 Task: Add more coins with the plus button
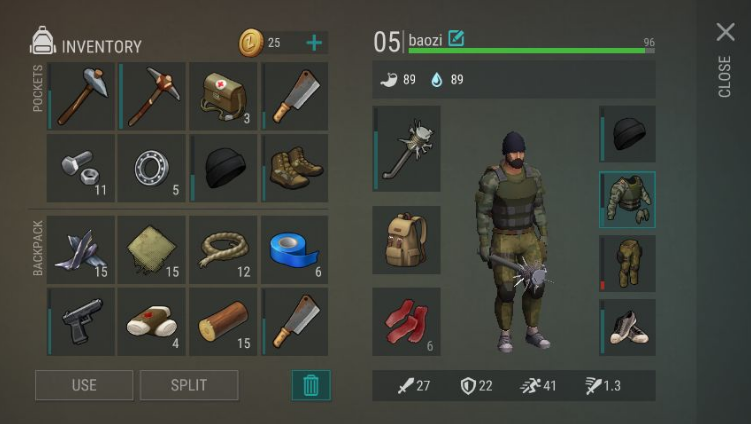coord(314,43)
